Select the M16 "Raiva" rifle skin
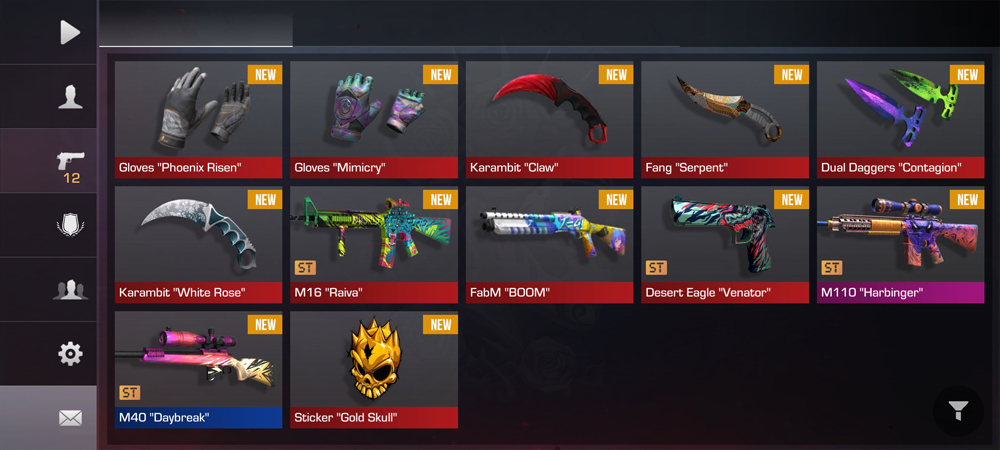Viewport: 1000px width, 450px height. coord(374,244)
